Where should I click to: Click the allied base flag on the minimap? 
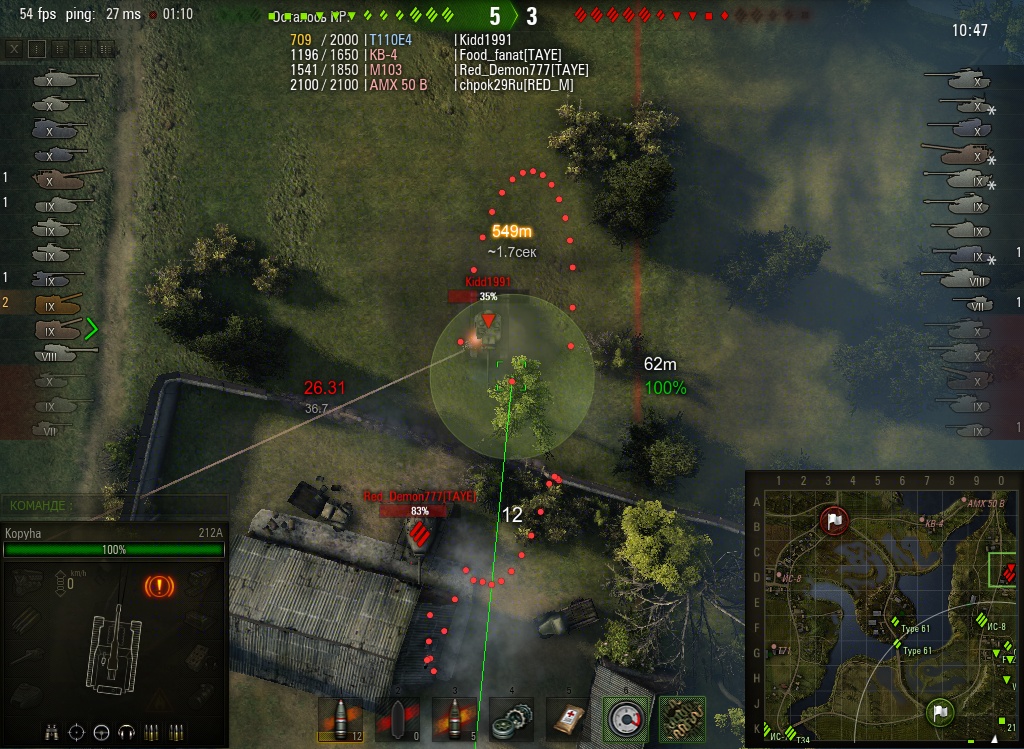[940, 713]
